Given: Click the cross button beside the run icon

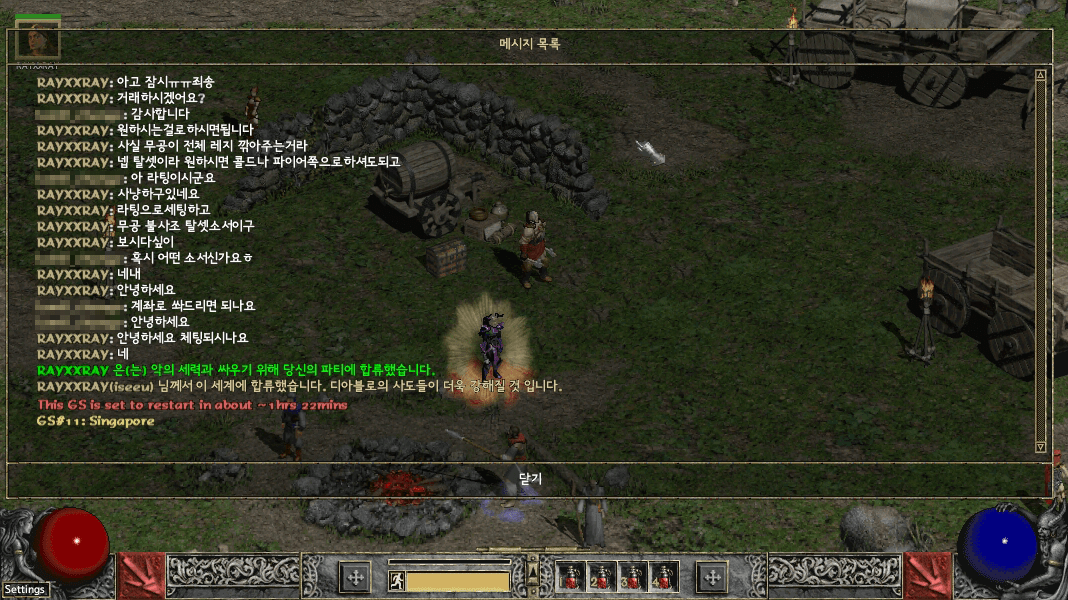Looking at the screenshot, I should 355,576.
